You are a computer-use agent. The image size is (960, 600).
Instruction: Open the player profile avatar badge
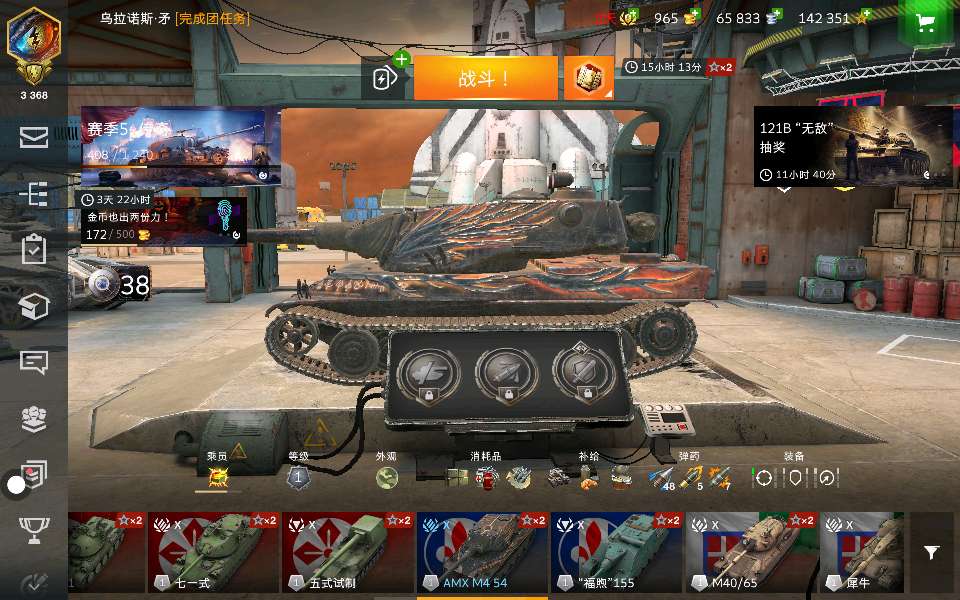pos(33,41)
